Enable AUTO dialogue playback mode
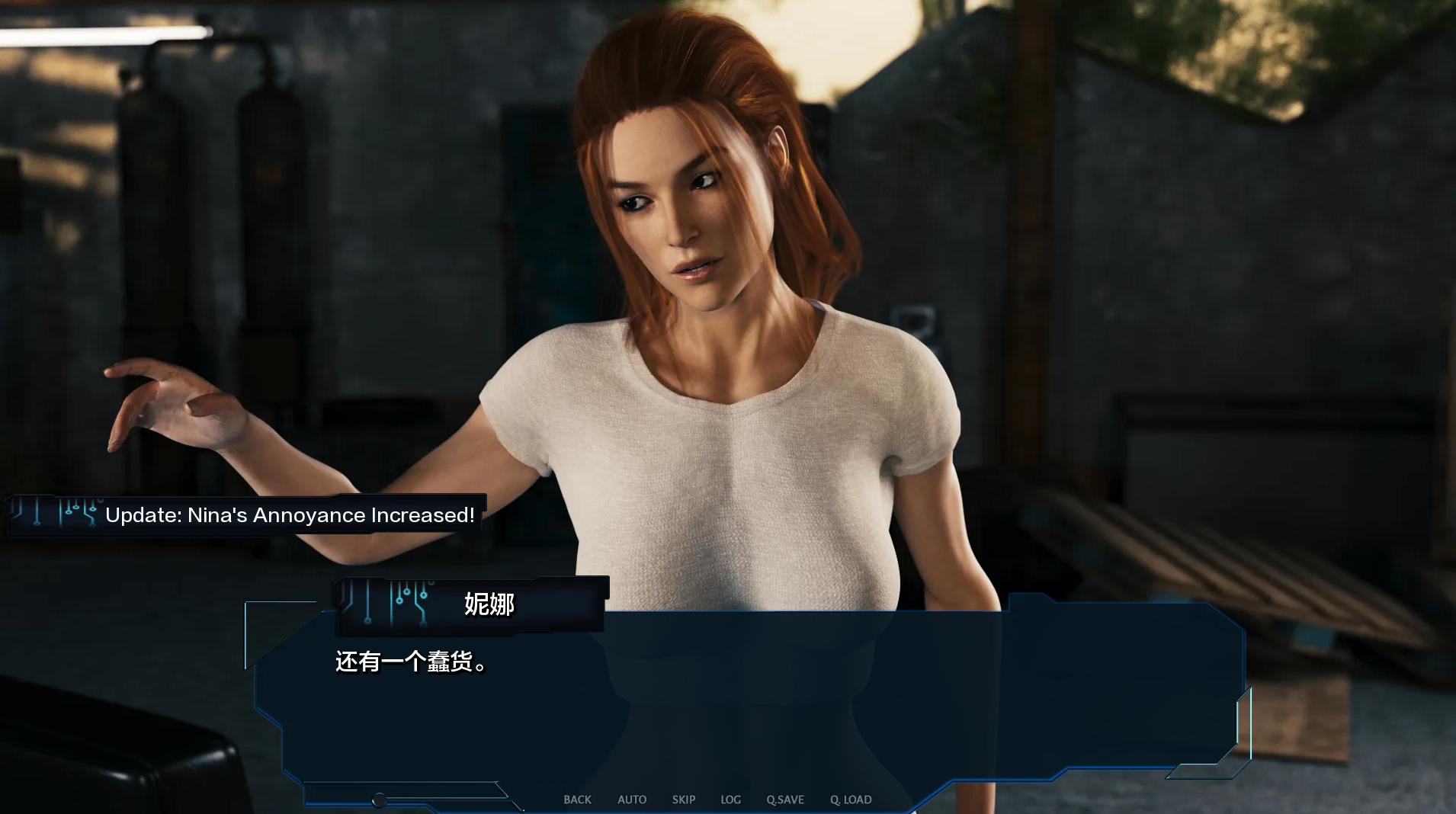Image resolution: width=1456 pixels, height=814 pixels. 632,800
